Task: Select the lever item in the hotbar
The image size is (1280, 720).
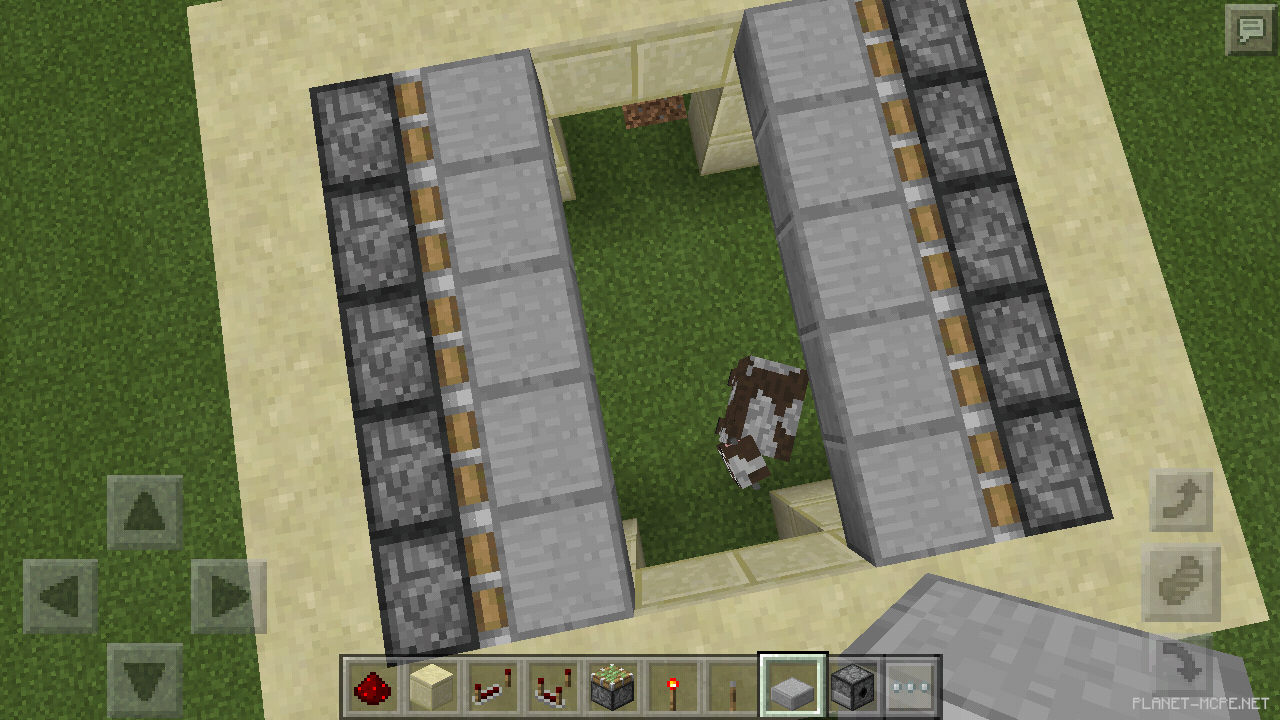Action: (x=732, y=685)
